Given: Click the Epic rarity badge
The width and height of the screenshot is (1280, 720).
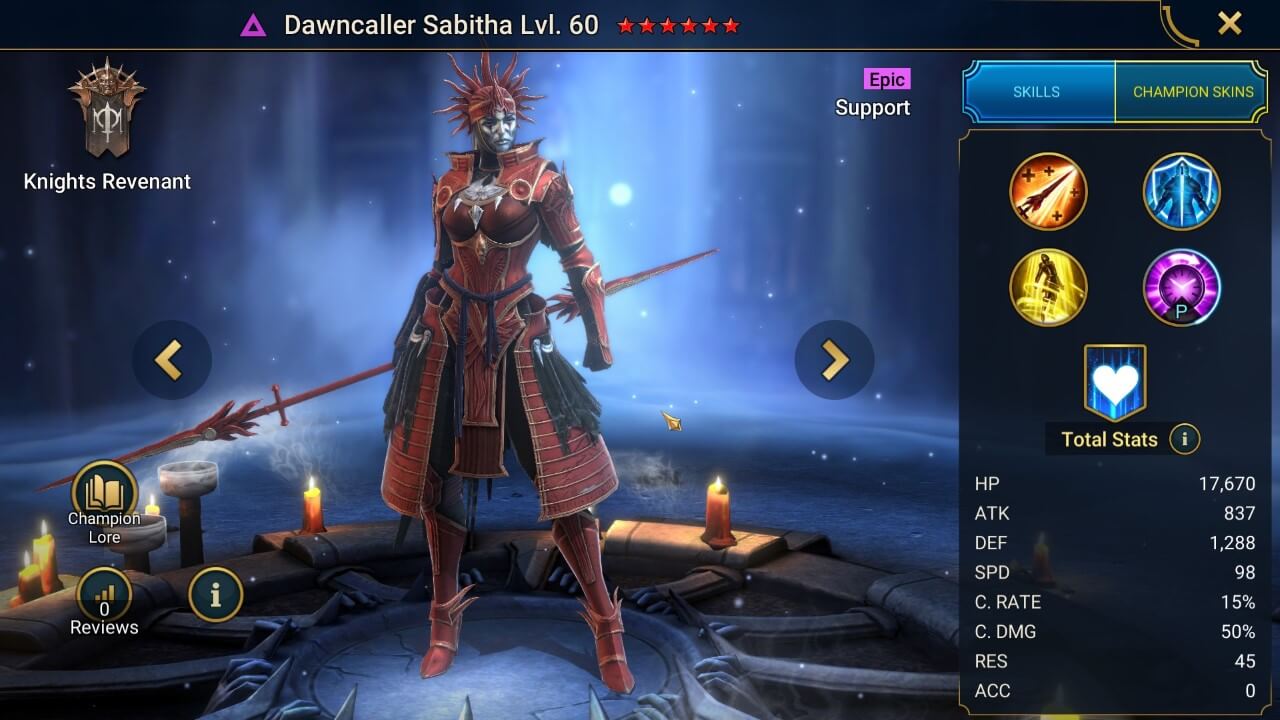Looking at the screenshot, I should pyautogui.click(x=886, y=79).
